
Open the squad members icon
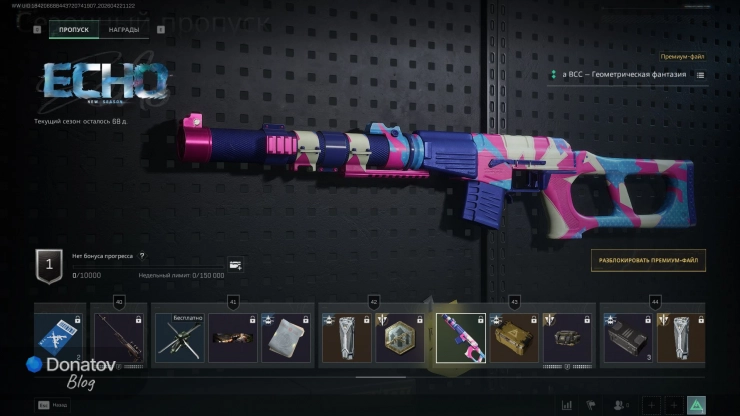coord(619,405)
